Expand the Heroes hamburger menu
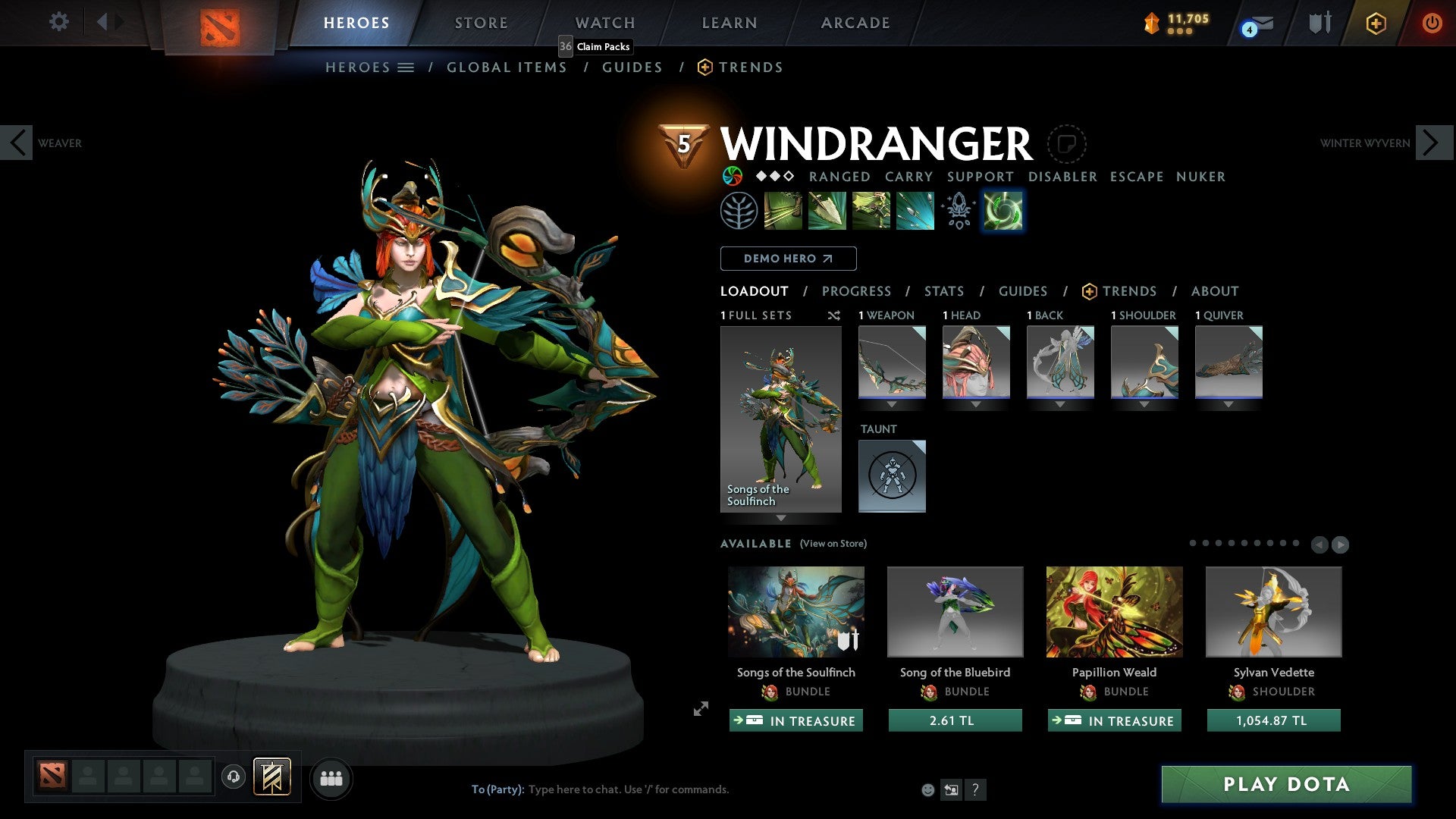Image resolution: width=1456 pixels, height=819 pixels. [407, 67]
